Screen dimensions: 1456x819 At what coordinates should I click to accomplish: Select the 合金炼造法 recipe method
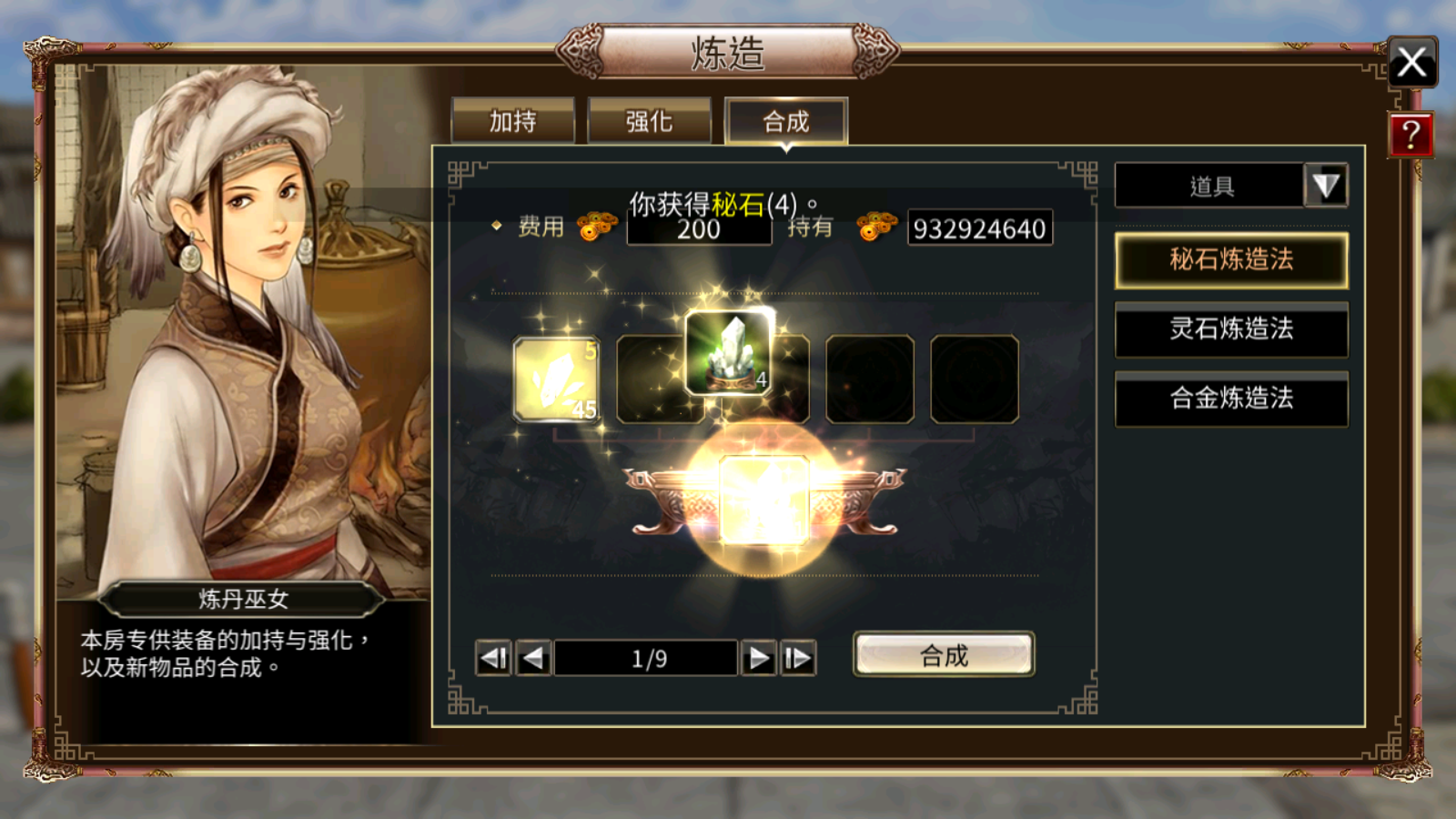(x=1230, y=399)
